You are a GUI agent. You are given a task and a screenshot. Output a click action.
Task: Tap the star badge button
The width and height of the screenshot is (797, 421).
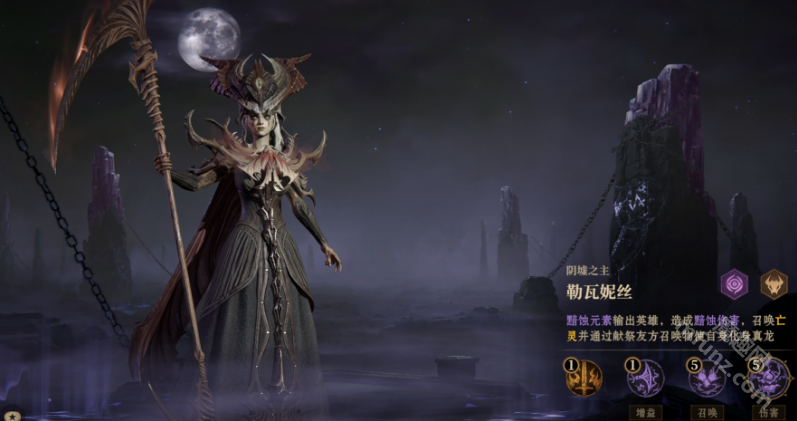11,414
